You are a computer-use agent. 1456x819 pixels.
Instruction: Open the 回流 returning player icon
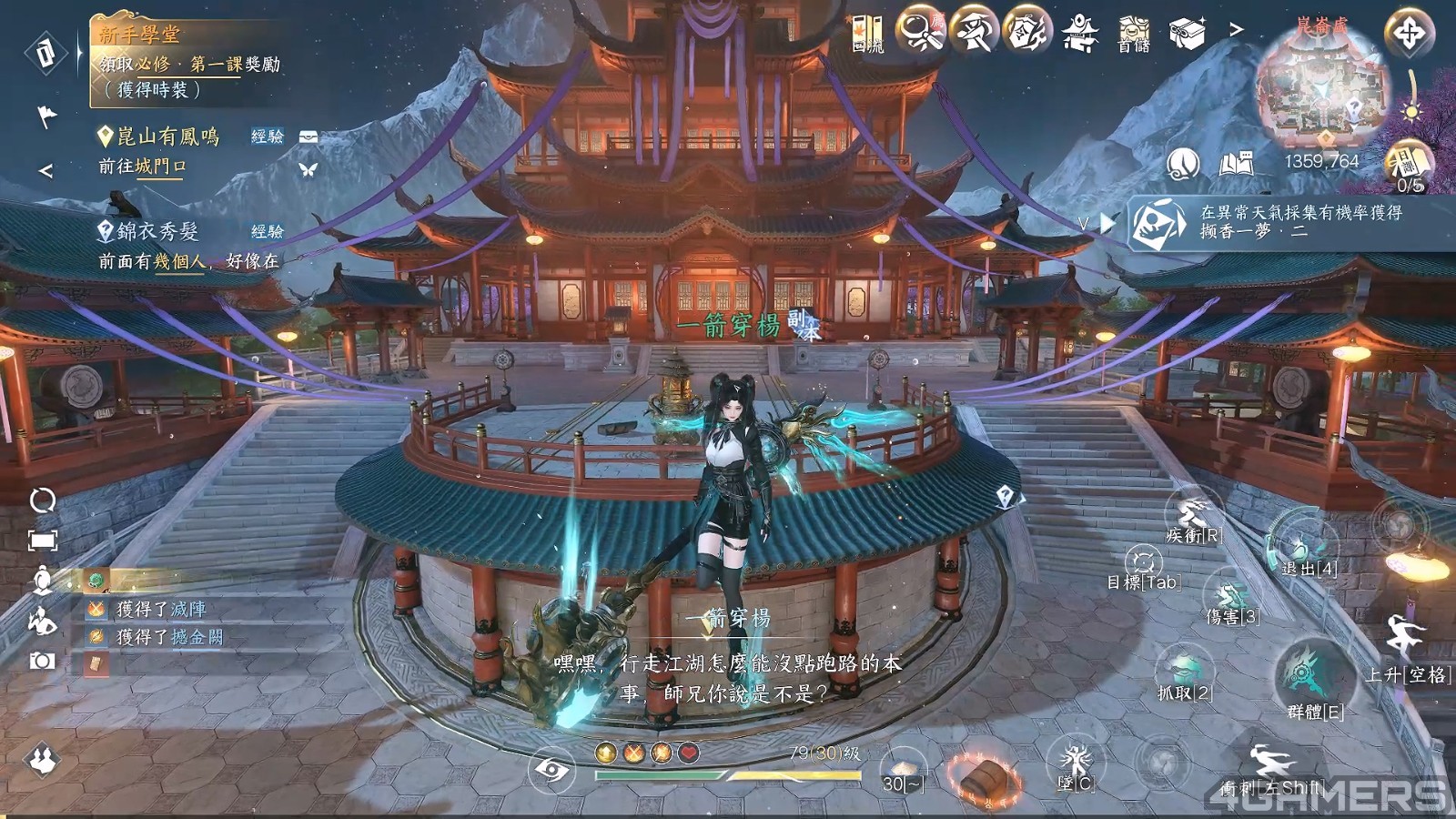[867, 33]
